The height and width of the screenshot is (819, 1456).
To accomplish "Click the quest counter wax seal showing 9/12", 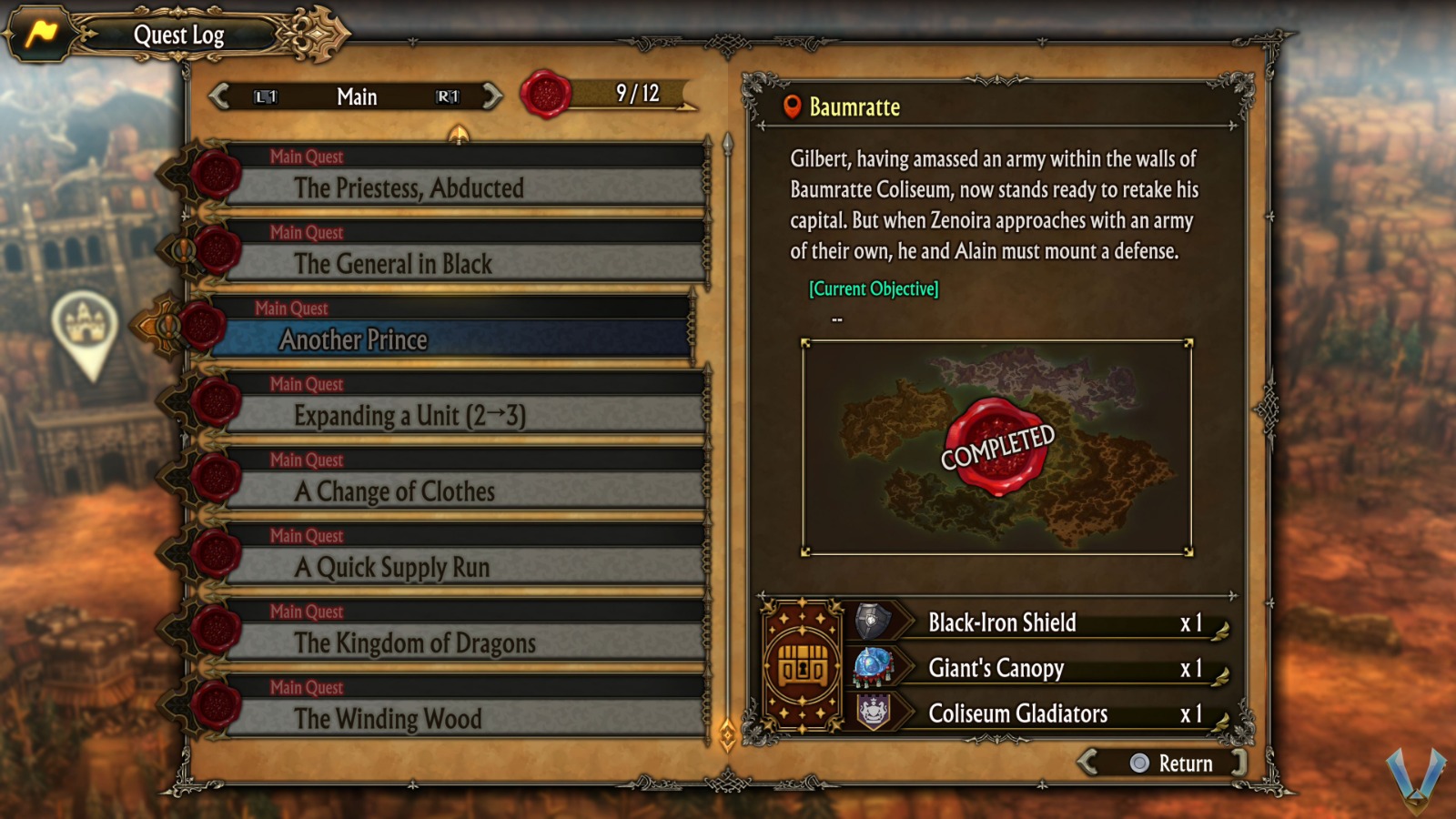I will (x=547, y=95).
